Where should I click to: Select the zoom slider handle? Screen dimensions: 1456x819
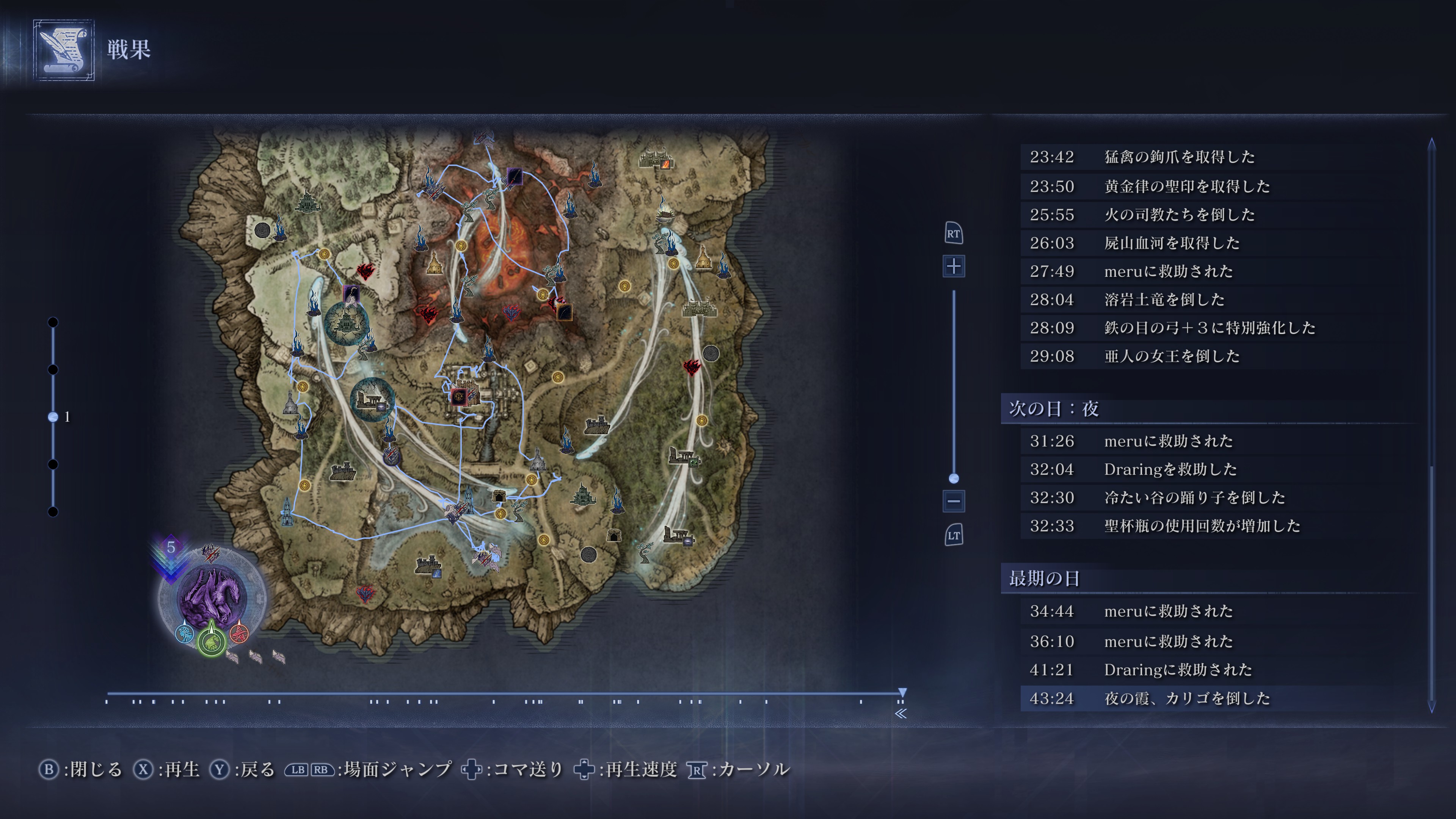954,478
